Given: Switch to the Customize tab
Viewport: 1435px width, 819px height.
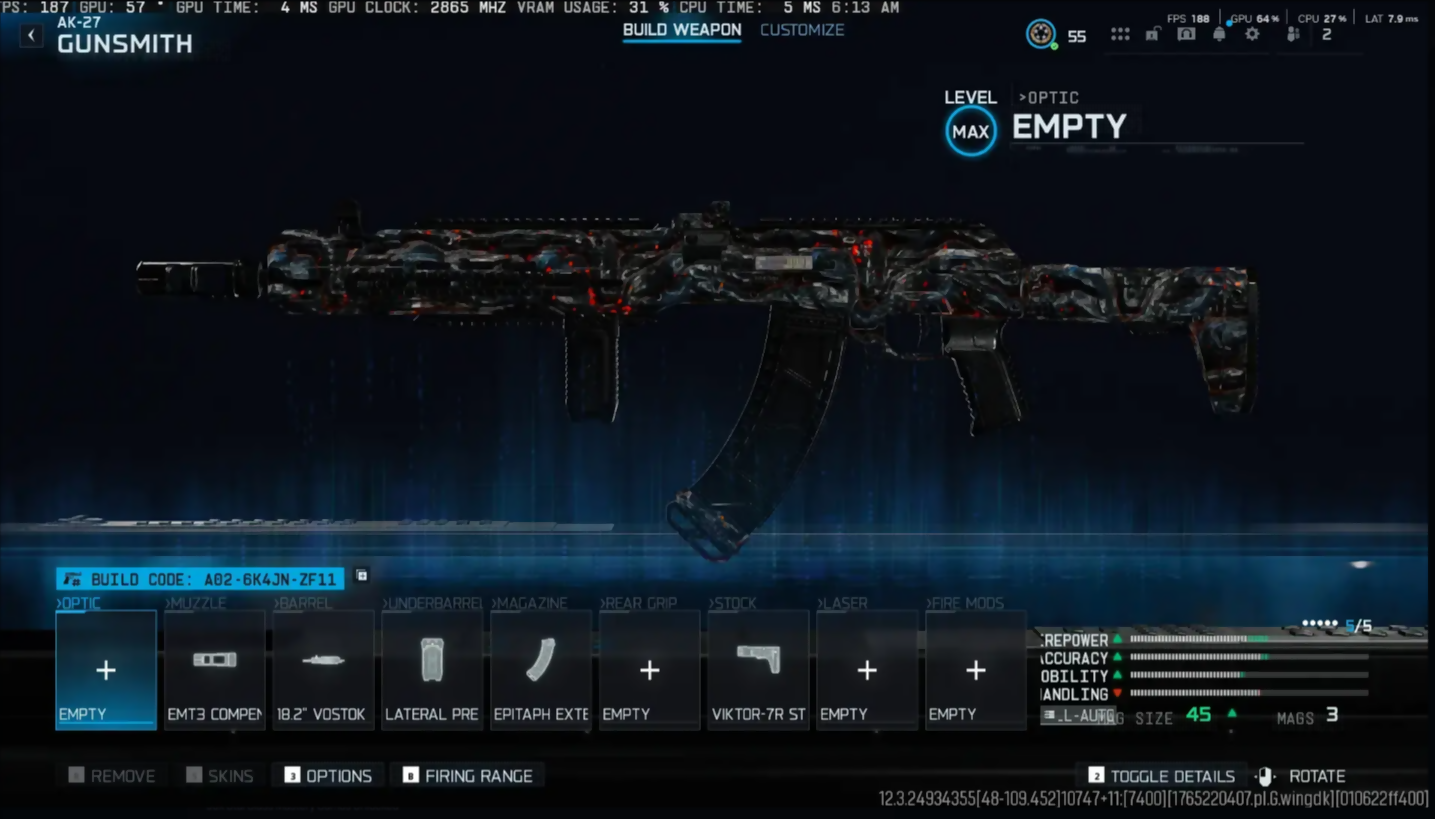Looking at the screenshot, I should (x=802, y=30).
